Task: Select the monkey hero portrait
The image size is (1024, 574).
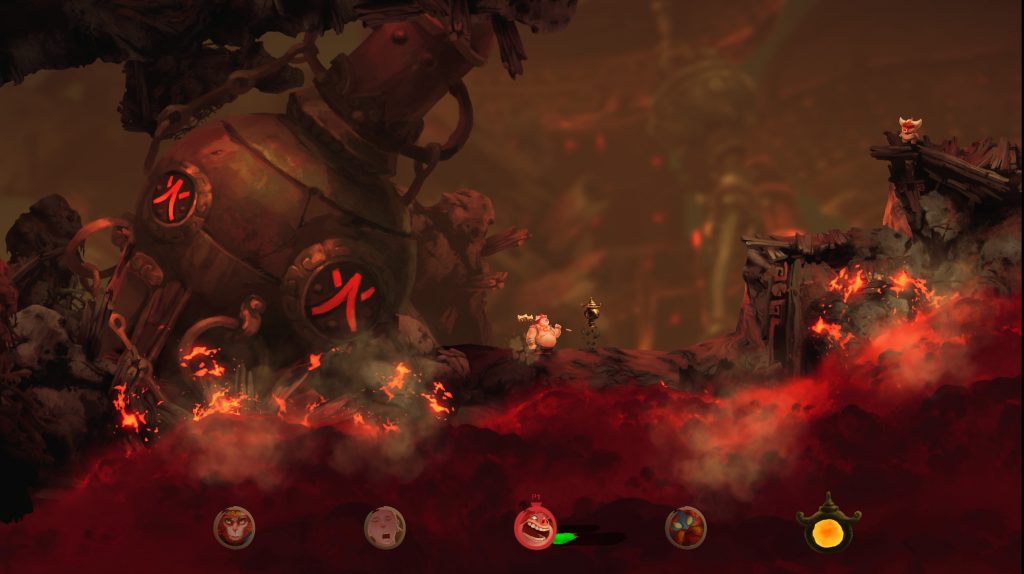Action: coord(234,527)
